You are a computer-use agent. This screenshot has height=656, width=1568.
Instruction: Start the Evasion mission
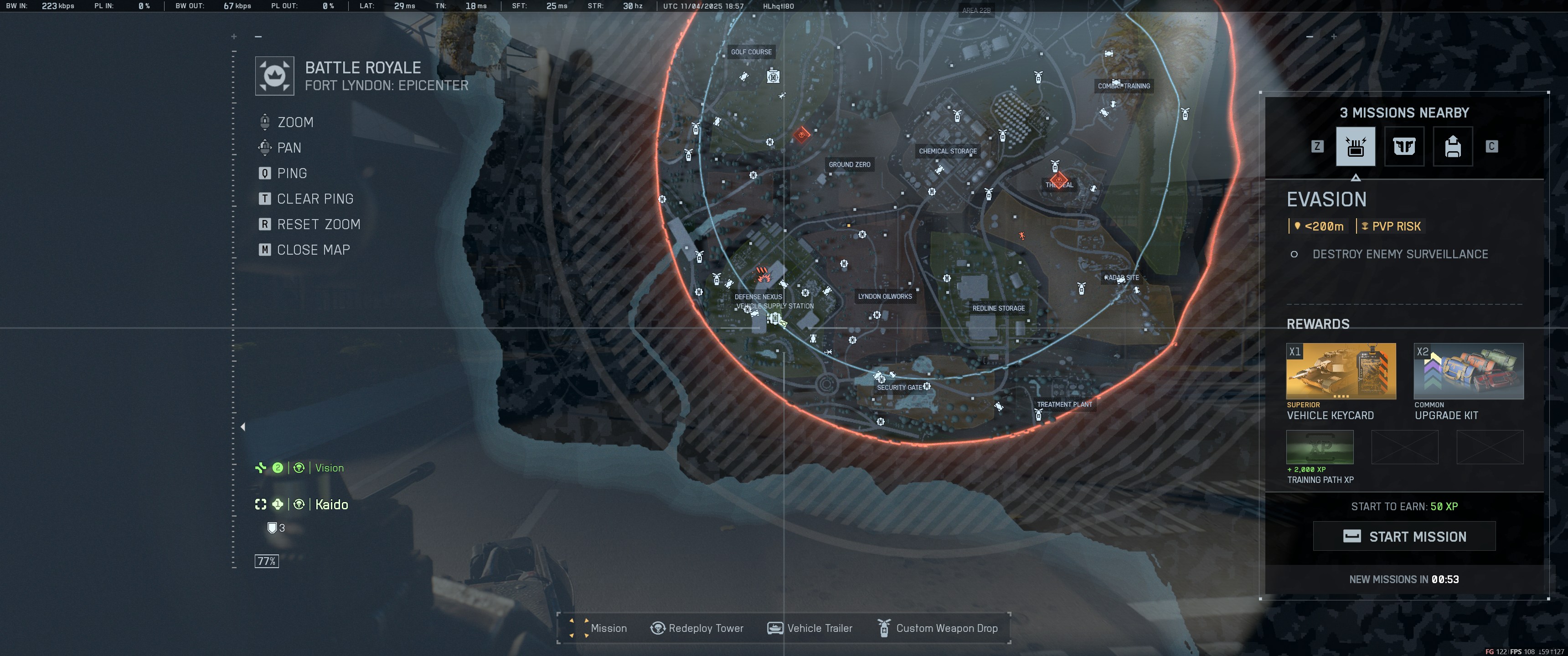(x=1403, y=536)
